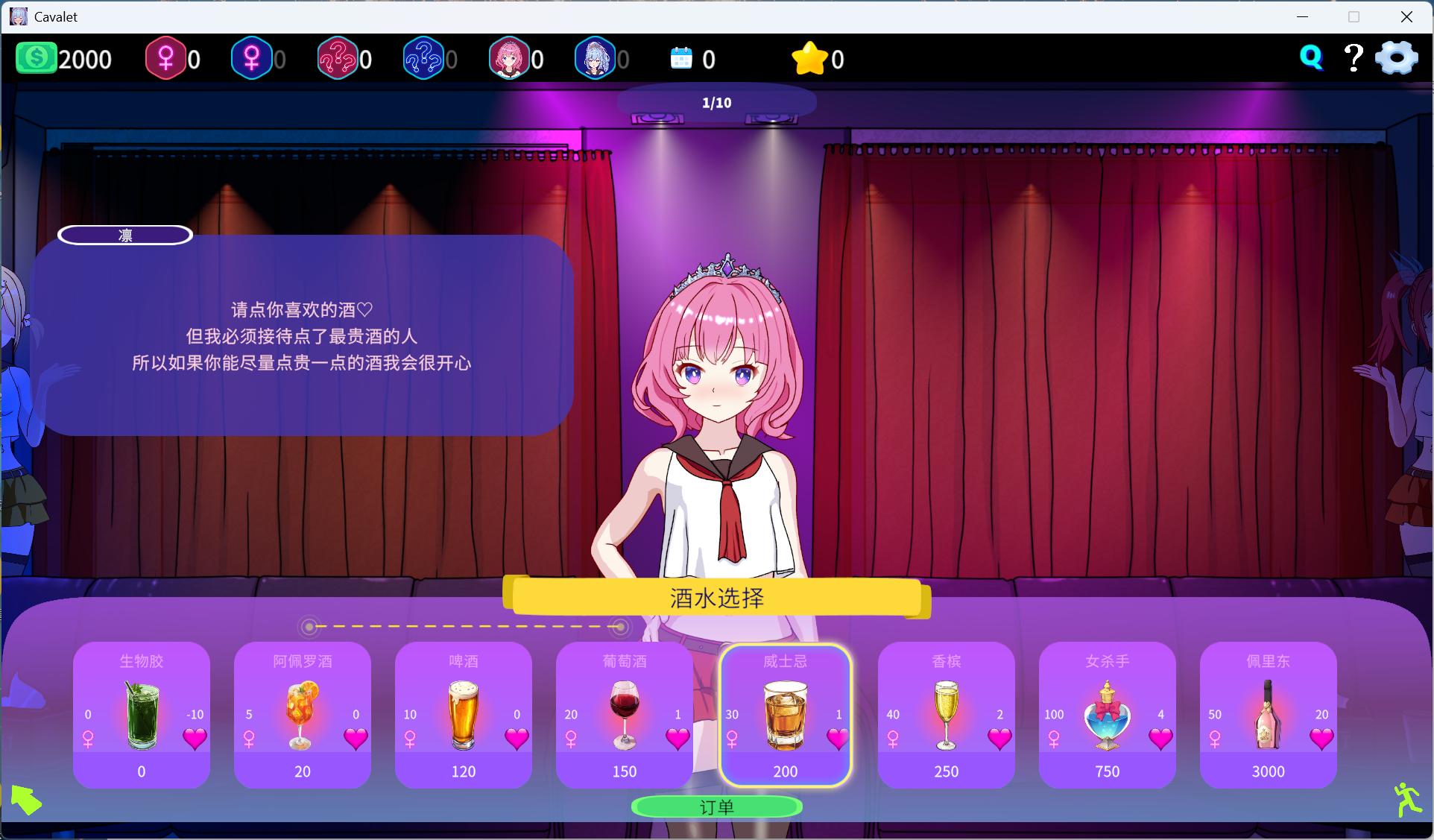The width and height of the screenshot is (1434, 840).
Task: Click the star score icon
Action: point(810,57)
